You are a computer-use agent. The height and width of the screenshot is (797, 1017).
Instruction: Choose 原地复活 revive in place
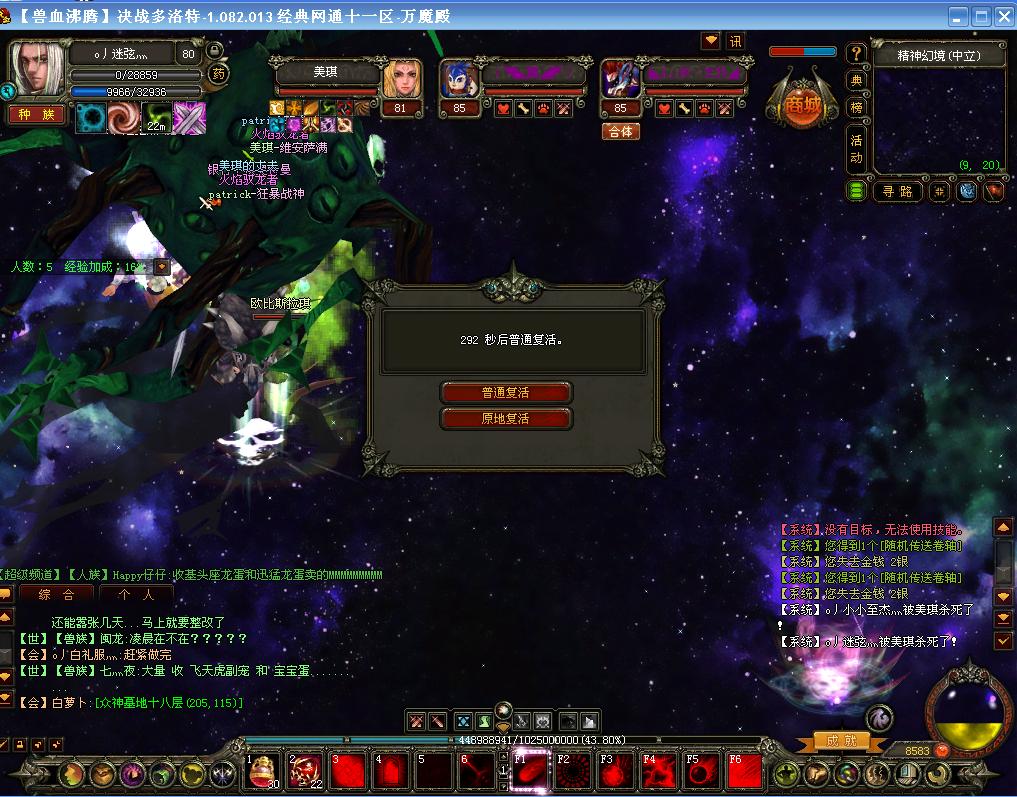click(x=506, y=419)
